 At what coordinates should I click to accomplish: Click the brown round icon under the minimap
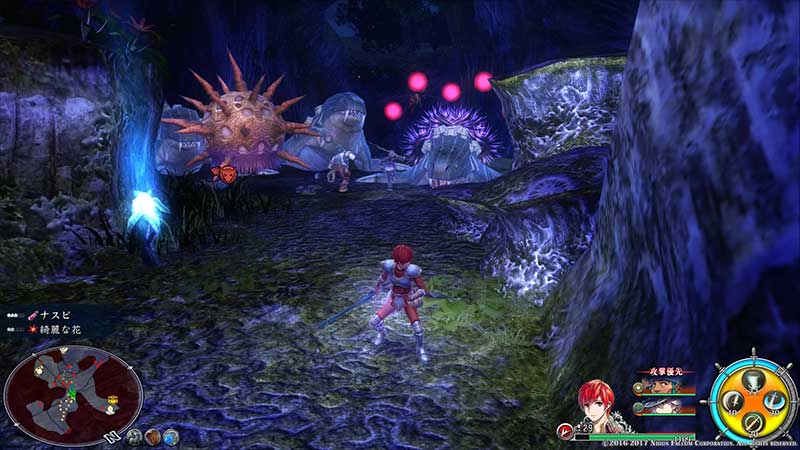click(154, 436)
